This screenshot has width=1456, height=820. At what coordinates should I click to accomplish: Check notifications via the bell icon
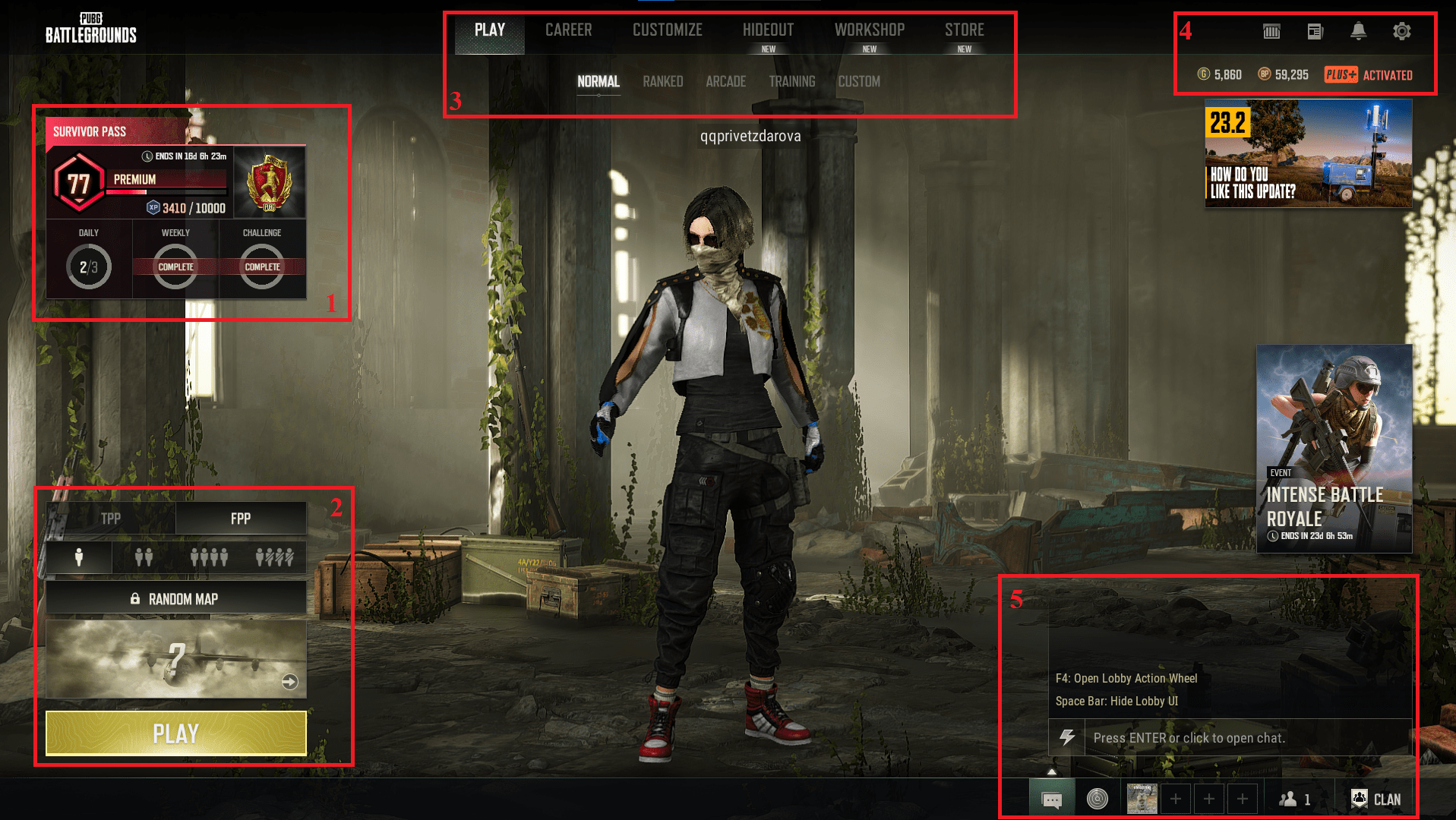coord(1358,31)
